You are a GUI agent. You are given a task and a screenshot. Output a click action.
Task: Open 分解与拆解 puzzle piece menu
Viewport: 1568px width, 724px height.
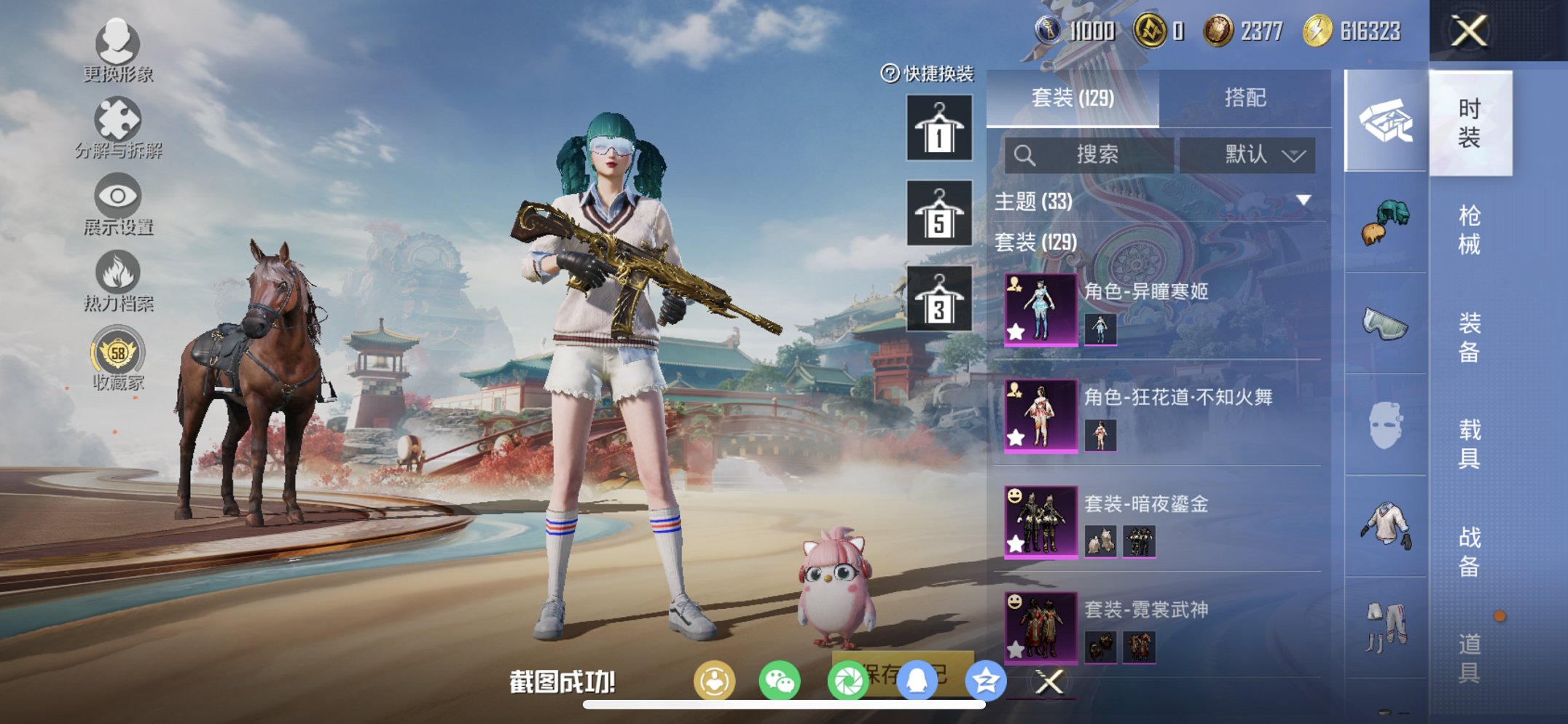tap(117, 128)
